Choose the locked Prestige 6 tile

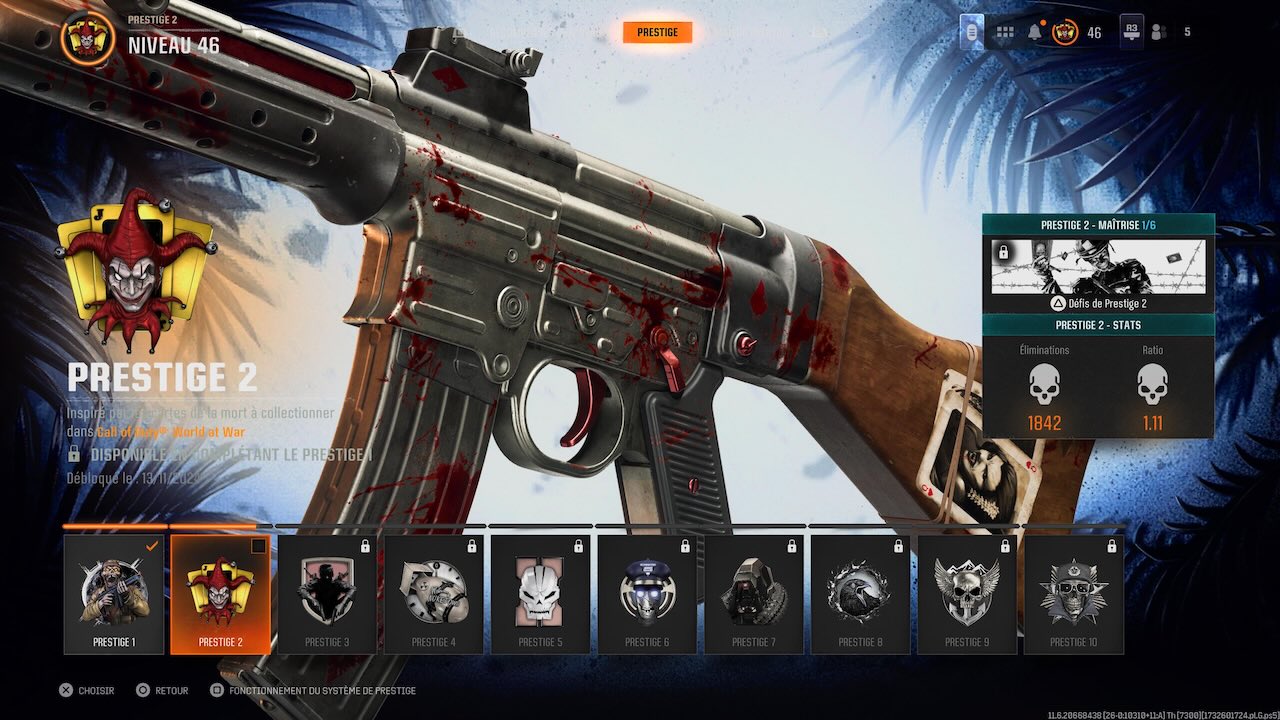click(647, 594)
